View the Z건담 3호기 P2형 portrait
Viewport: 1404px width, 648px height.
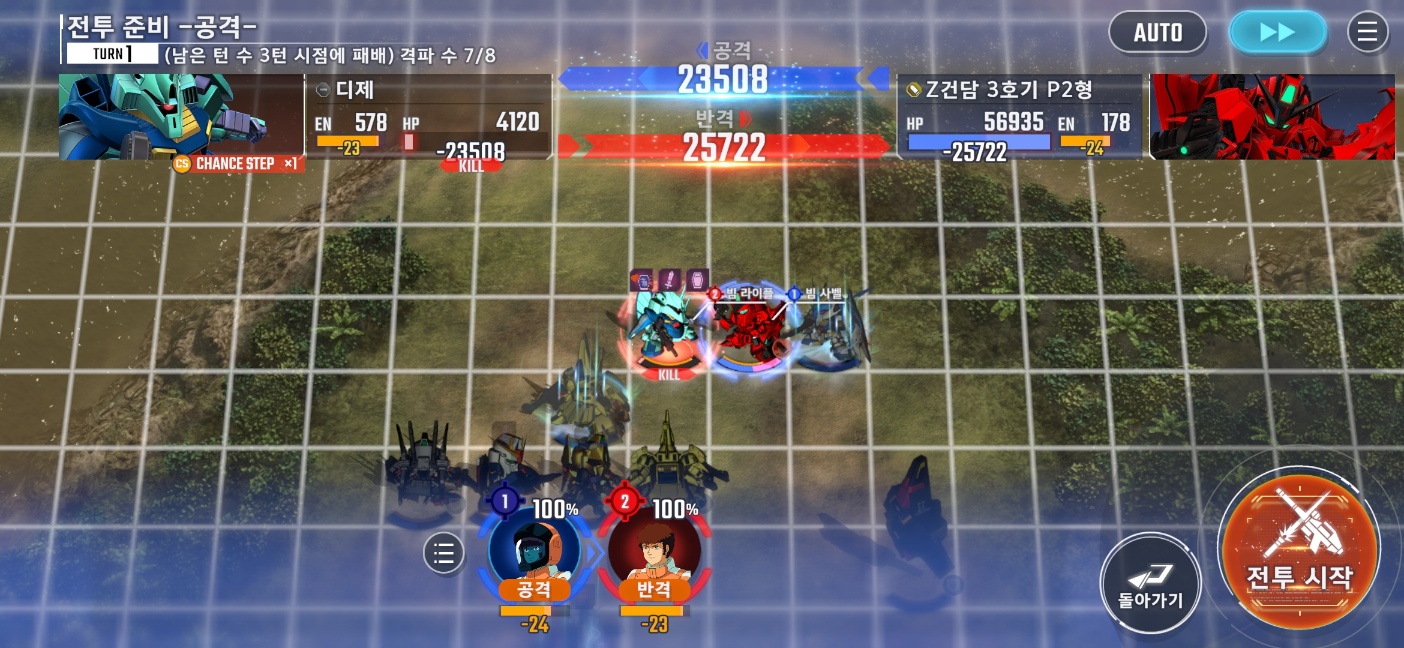coord(1272,116)
